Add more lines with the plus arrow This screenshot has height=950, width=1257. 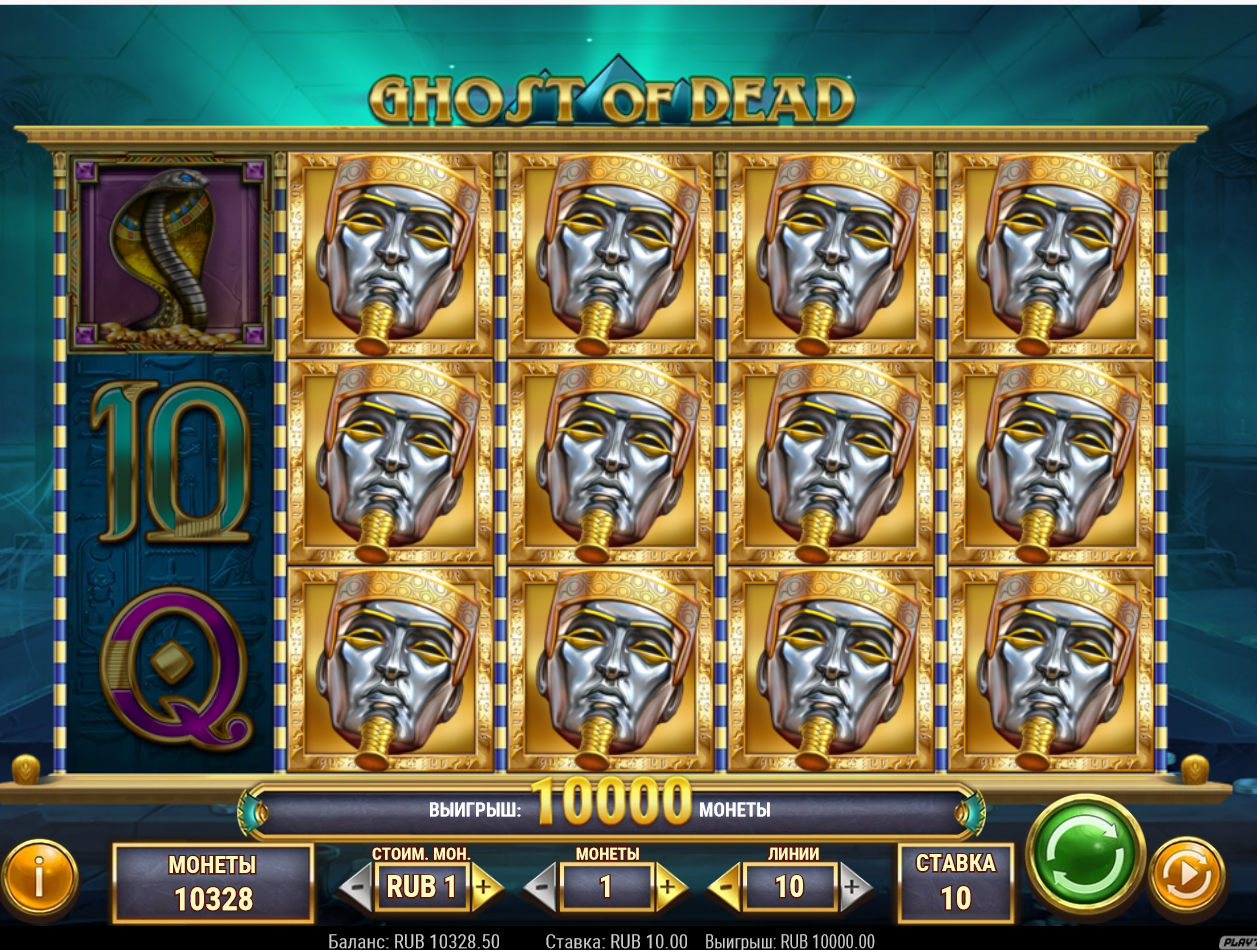click(853, 887)
